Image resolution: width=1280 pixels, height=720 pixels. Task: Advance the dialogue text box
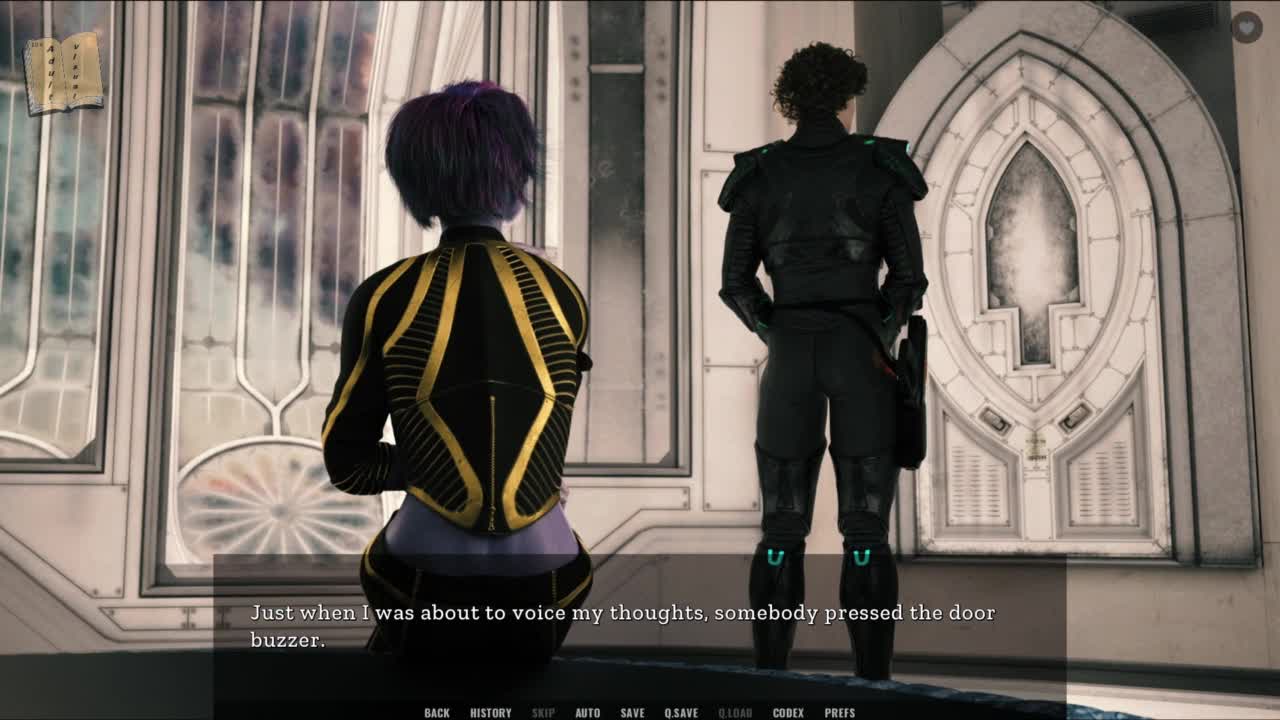[640, 625]
